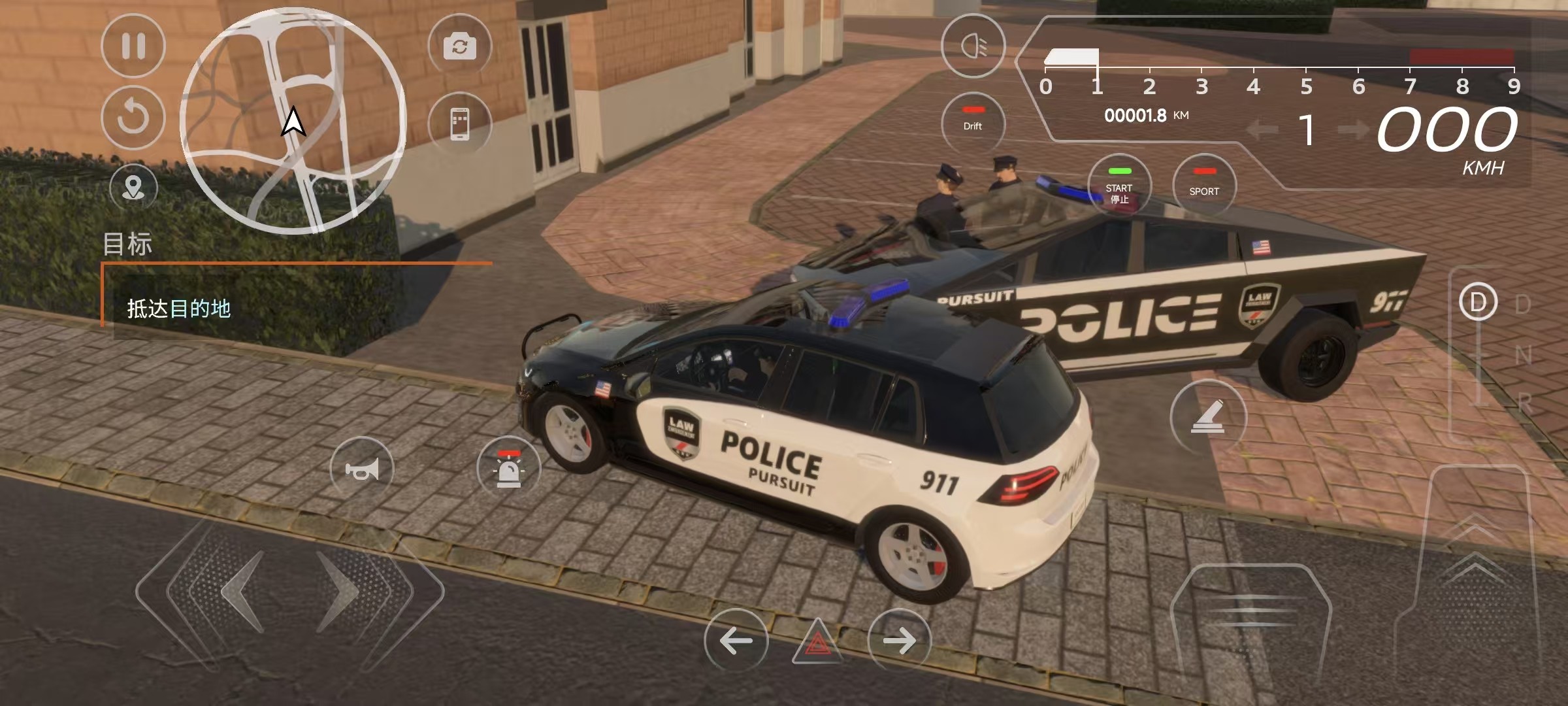Enable SPORT mode
Image resolution: width=1568 pixels, height=706 pixels.
coord(1204,186)
